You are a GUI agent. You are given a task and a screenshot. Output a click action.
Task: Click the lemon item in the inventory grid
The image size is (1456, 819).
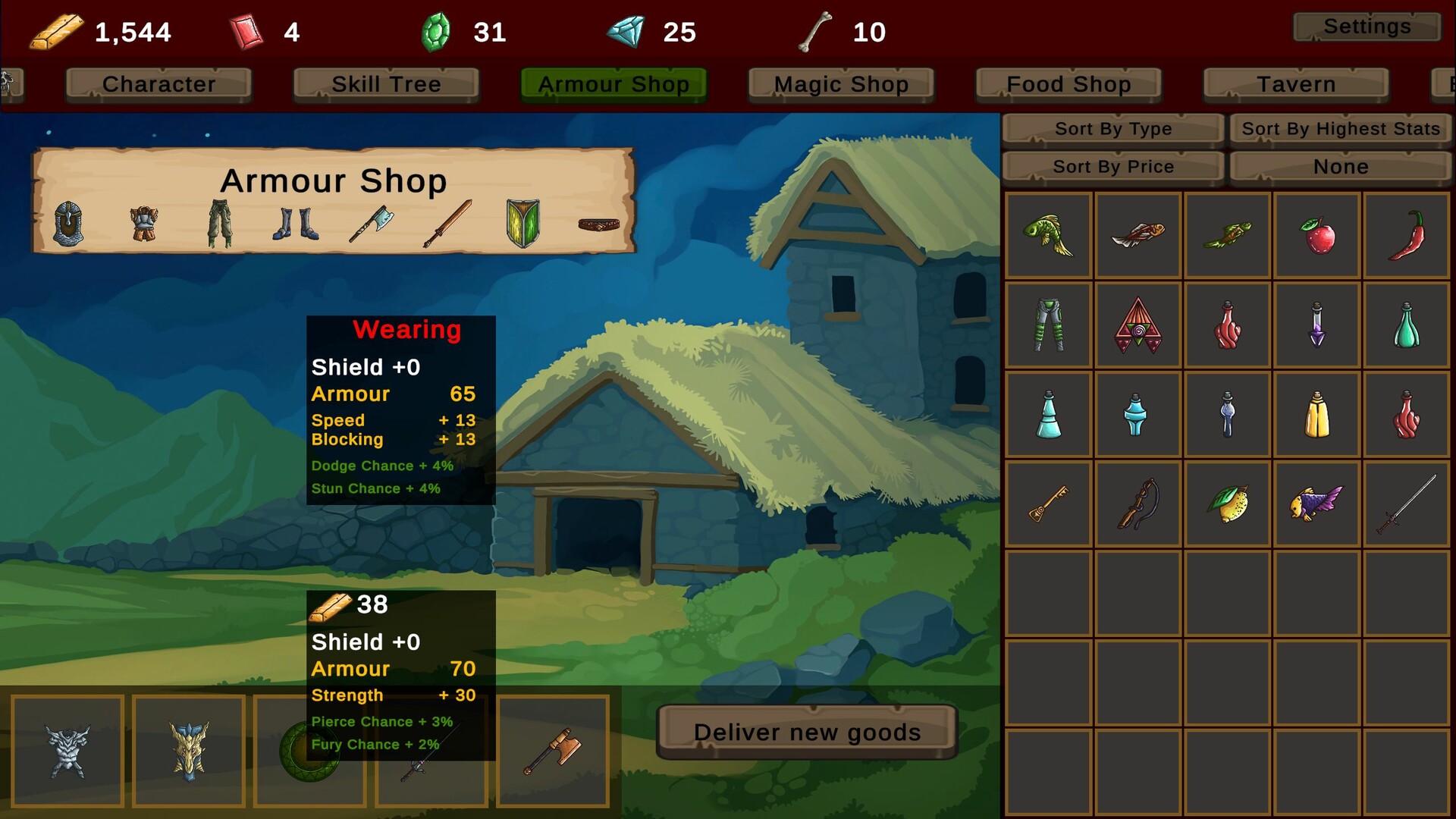[x=1228, y=503]
